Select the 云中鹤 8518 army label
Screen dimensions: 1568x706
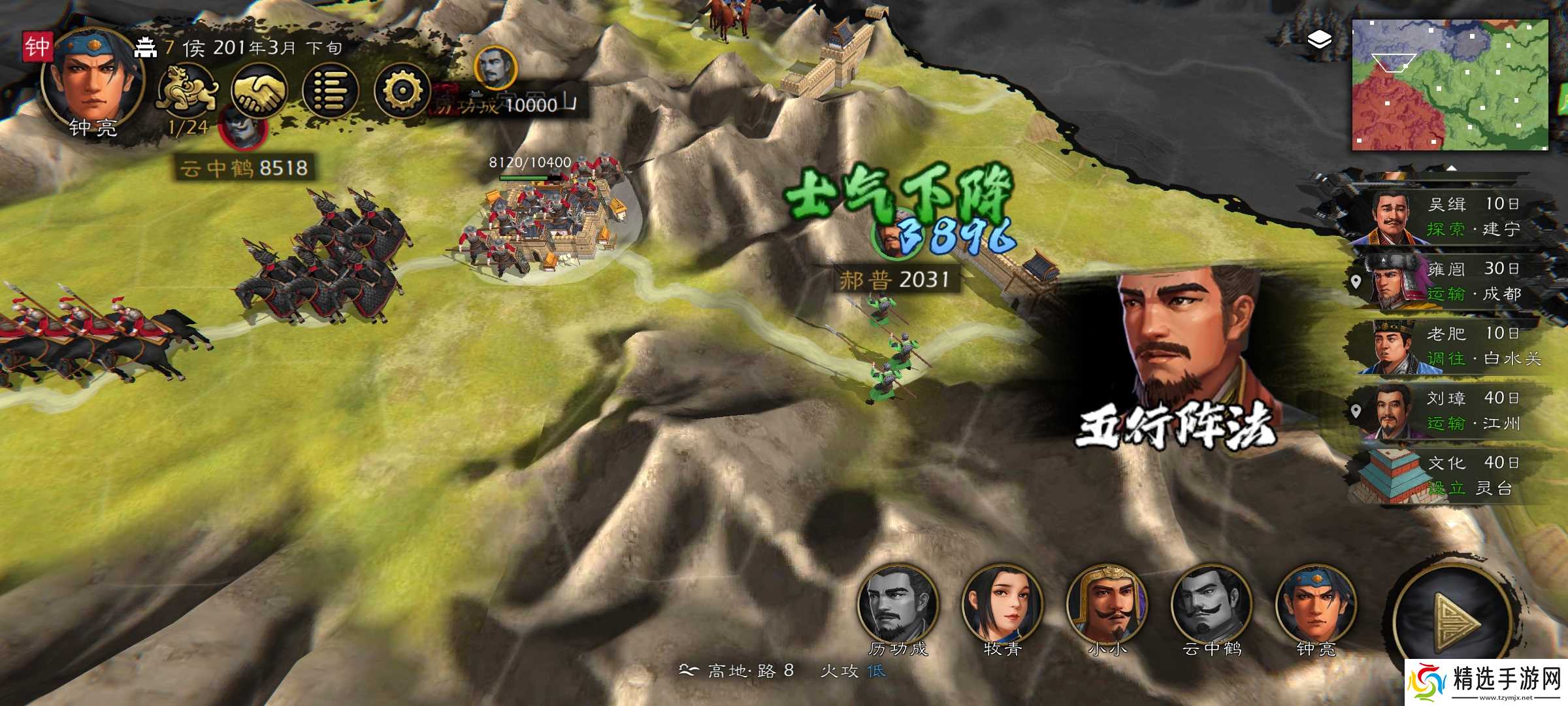click(244, 168)
